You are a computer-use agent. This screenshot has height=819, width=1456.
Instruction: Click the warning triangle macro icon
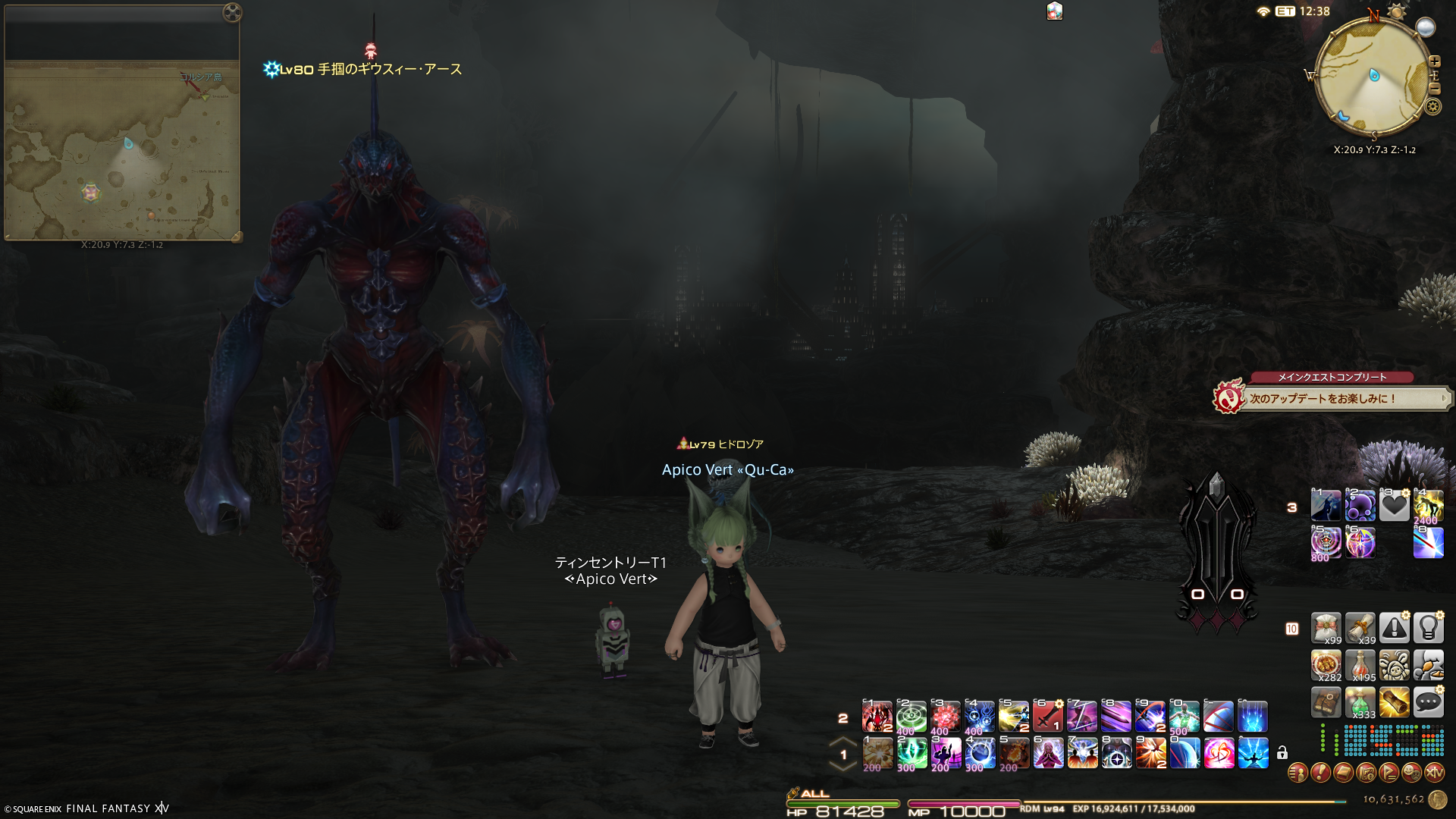coord(1394,628)
